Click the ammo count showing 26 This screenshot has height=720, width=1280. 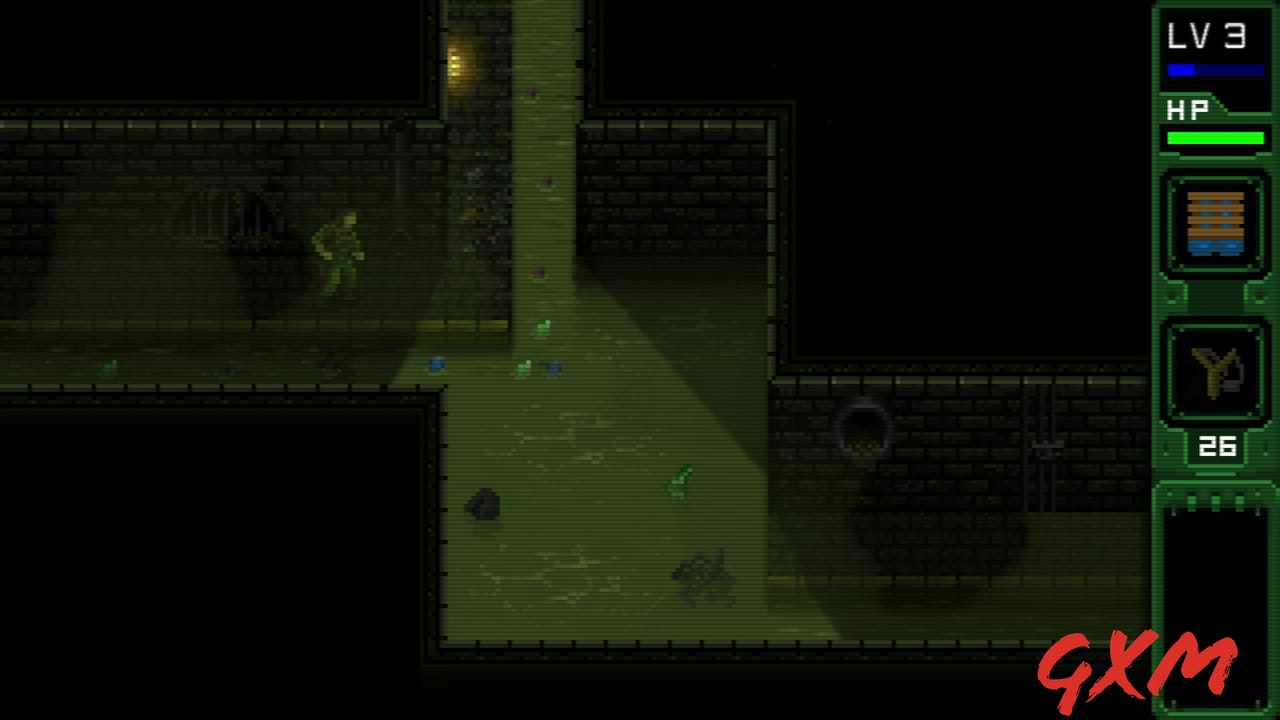point(1216,448)
